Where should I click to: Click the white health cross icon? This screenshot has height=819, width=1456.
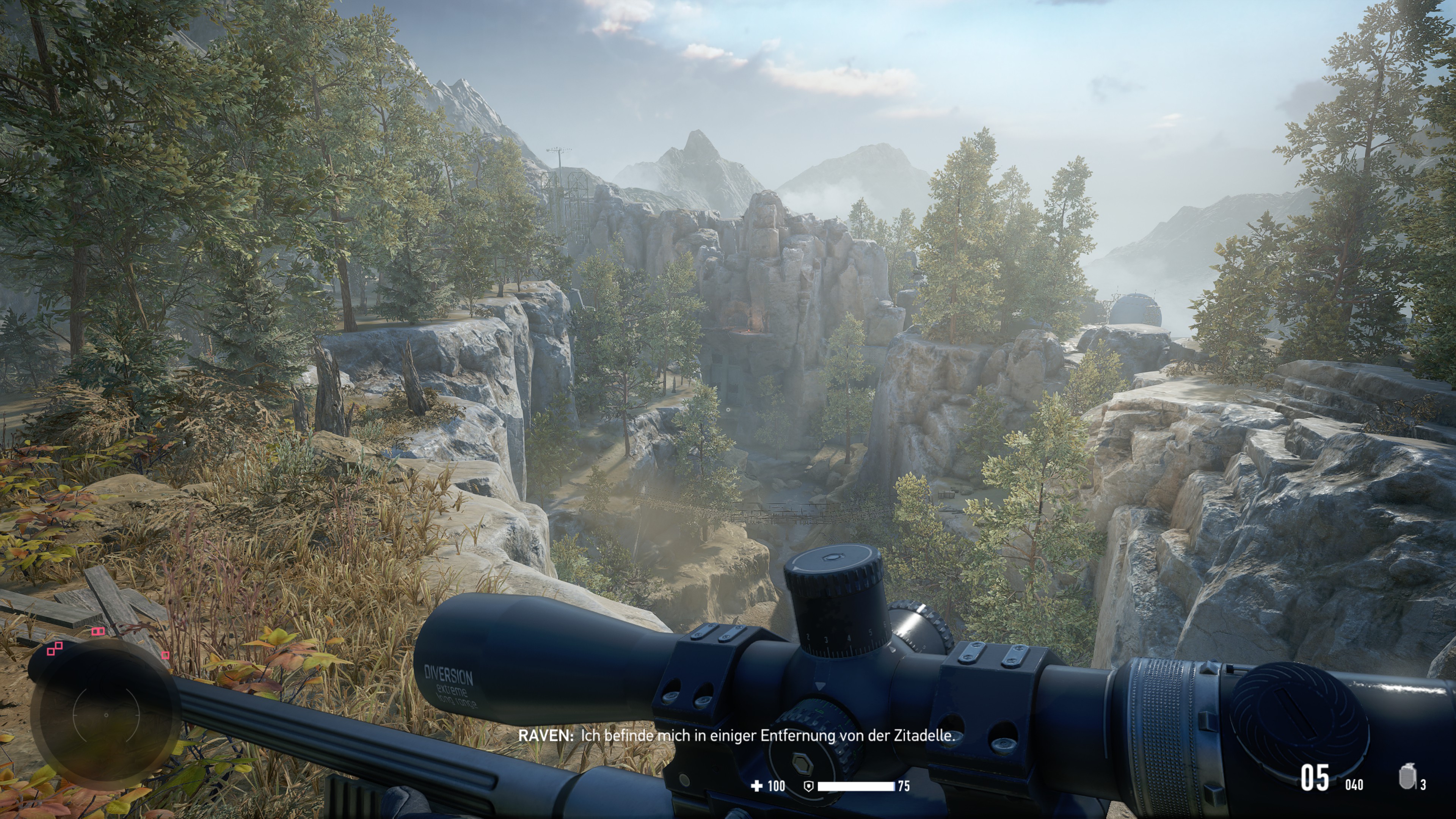click(756, 786)
